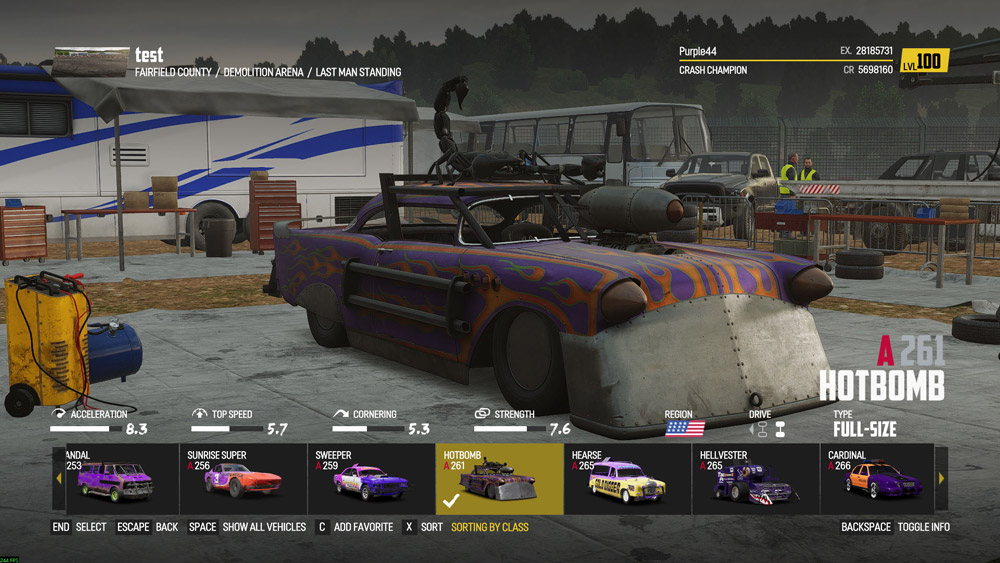This screenshot has width=1000, height=563.
Task: Show more vehicles with the right arrow
Action: (941, 479)
